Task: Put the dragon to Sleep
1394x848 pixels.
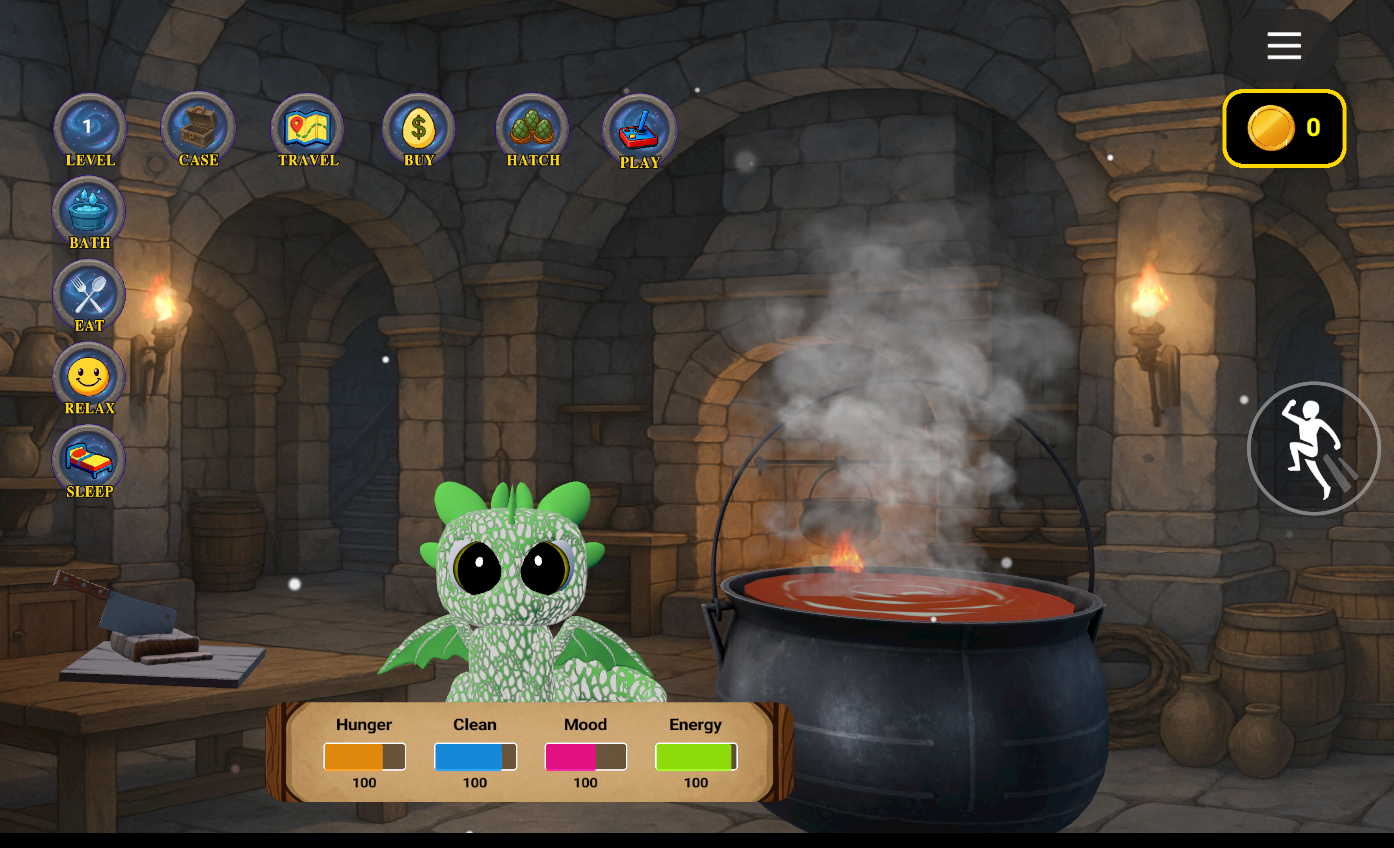Action: tap(89, 460)
